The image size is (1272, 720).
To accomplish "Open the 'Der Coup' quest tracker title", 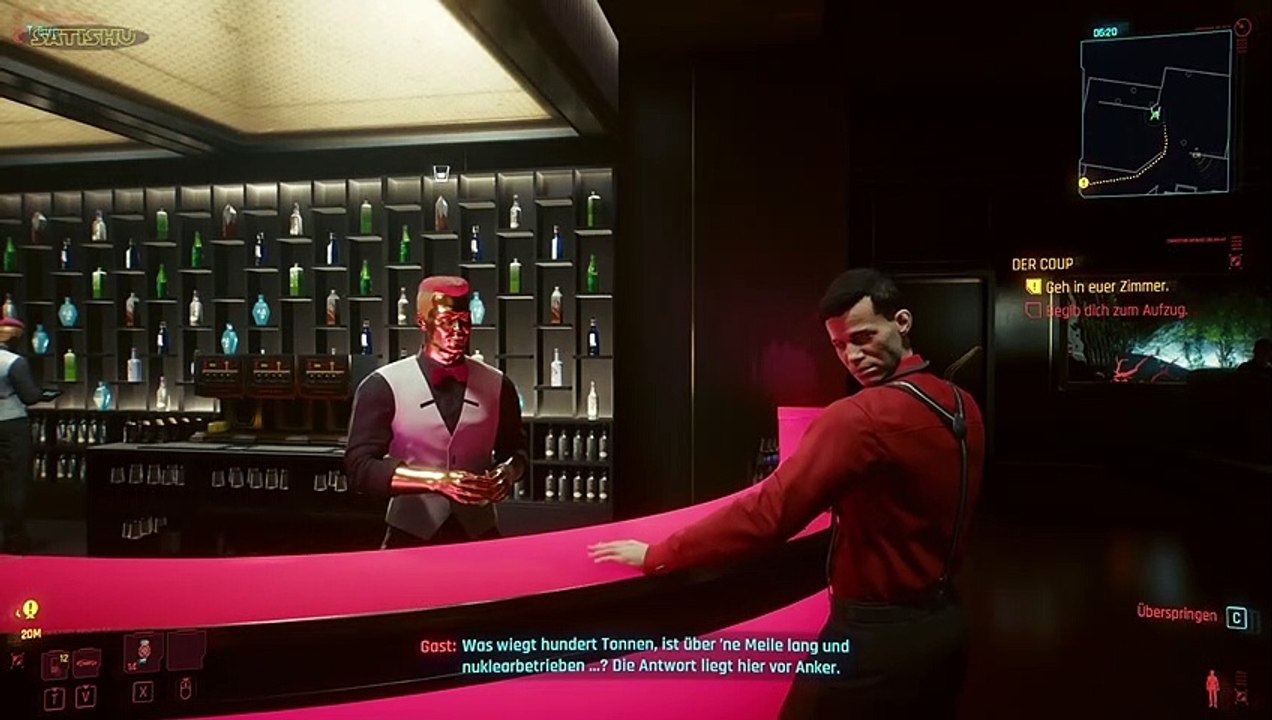I will (x=1042, y=264).
